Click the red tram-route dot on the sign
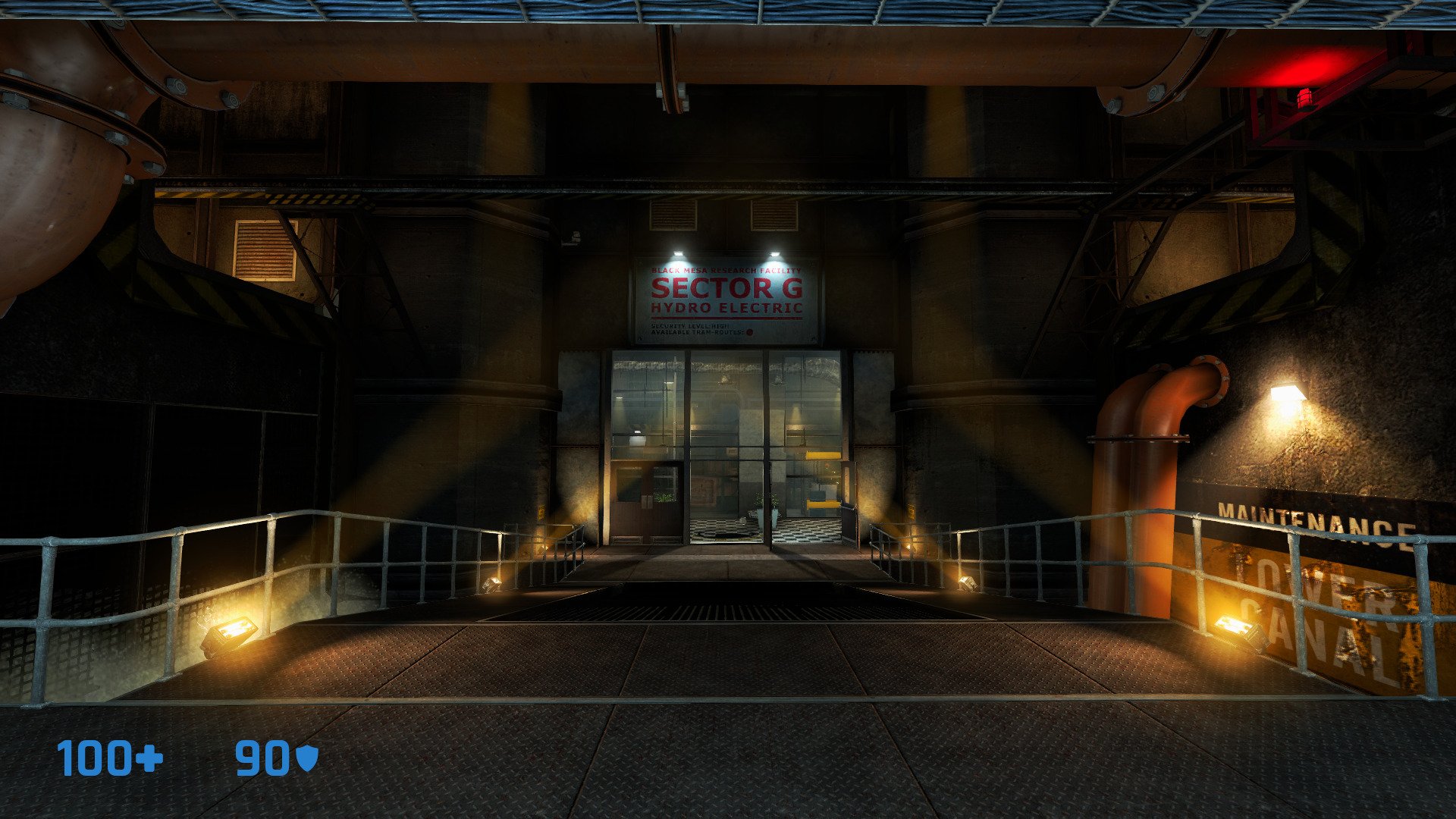1456x819 pixels. point(750,333)
